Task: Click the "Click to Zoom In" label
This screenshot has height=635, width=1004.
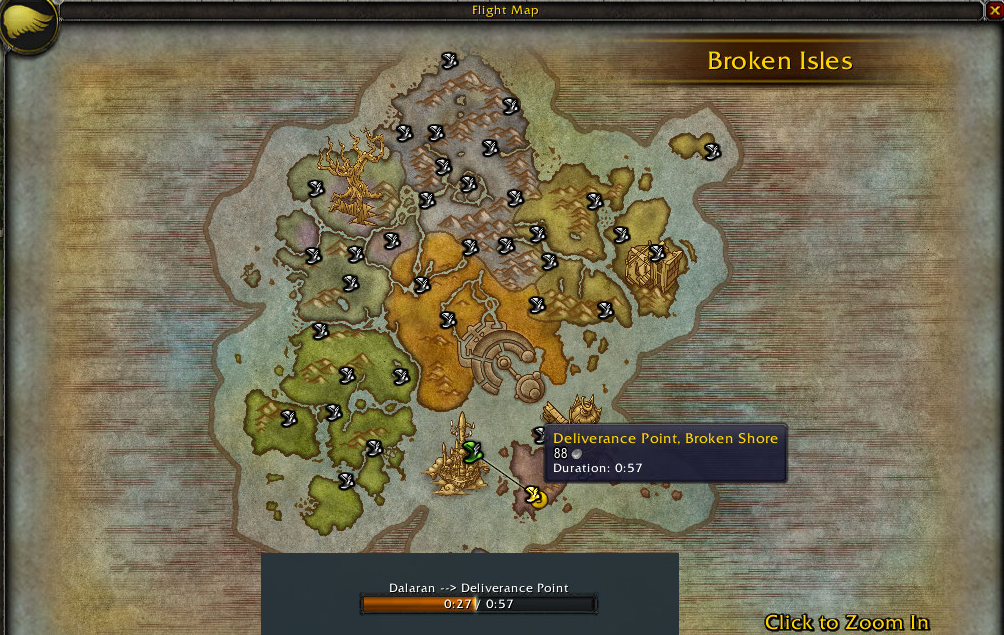Action: point(846,622)
